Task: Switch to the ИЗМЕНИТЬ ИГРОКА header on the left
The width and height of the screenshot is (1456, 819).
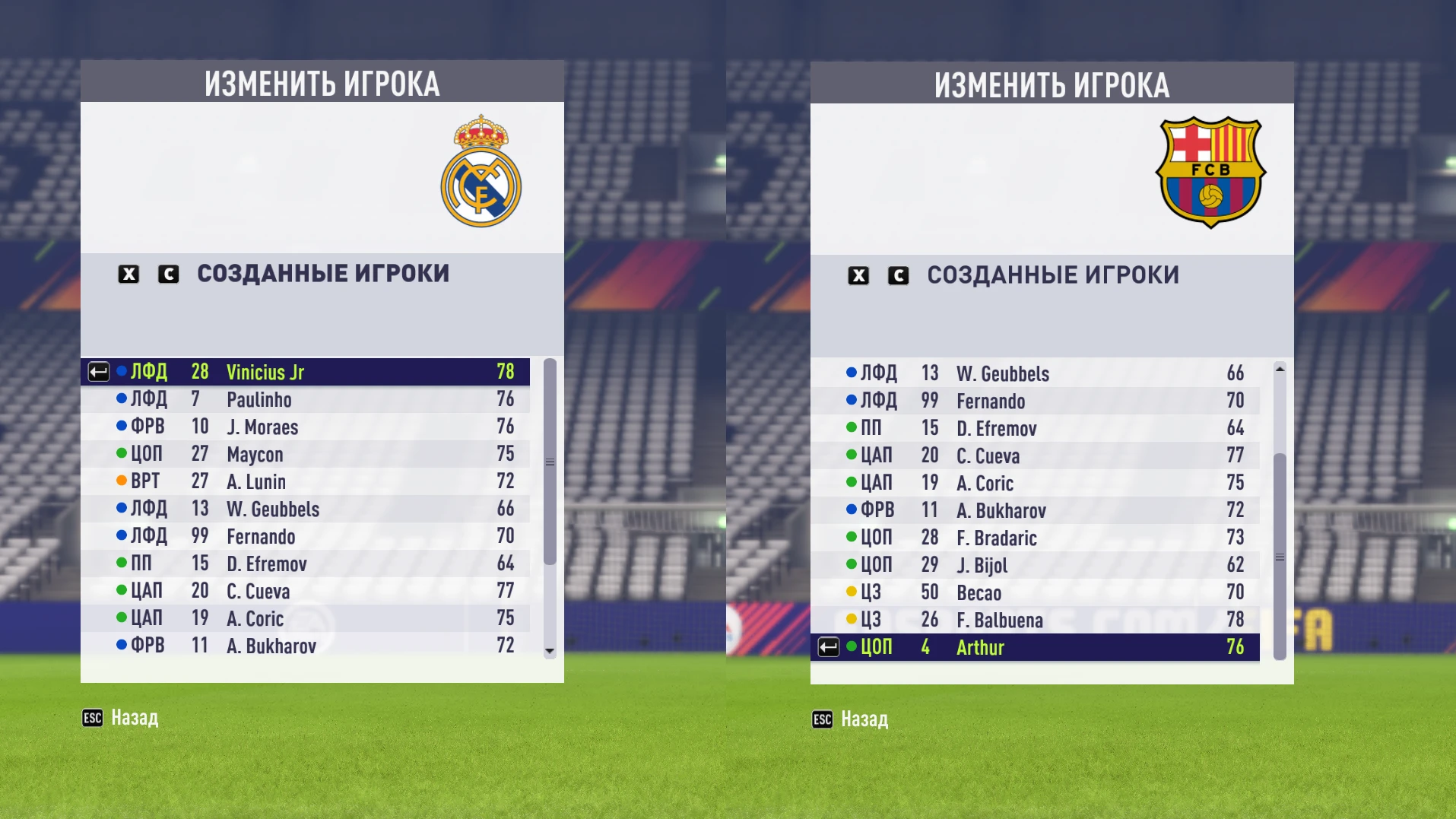Action: (x=322, y=84)
